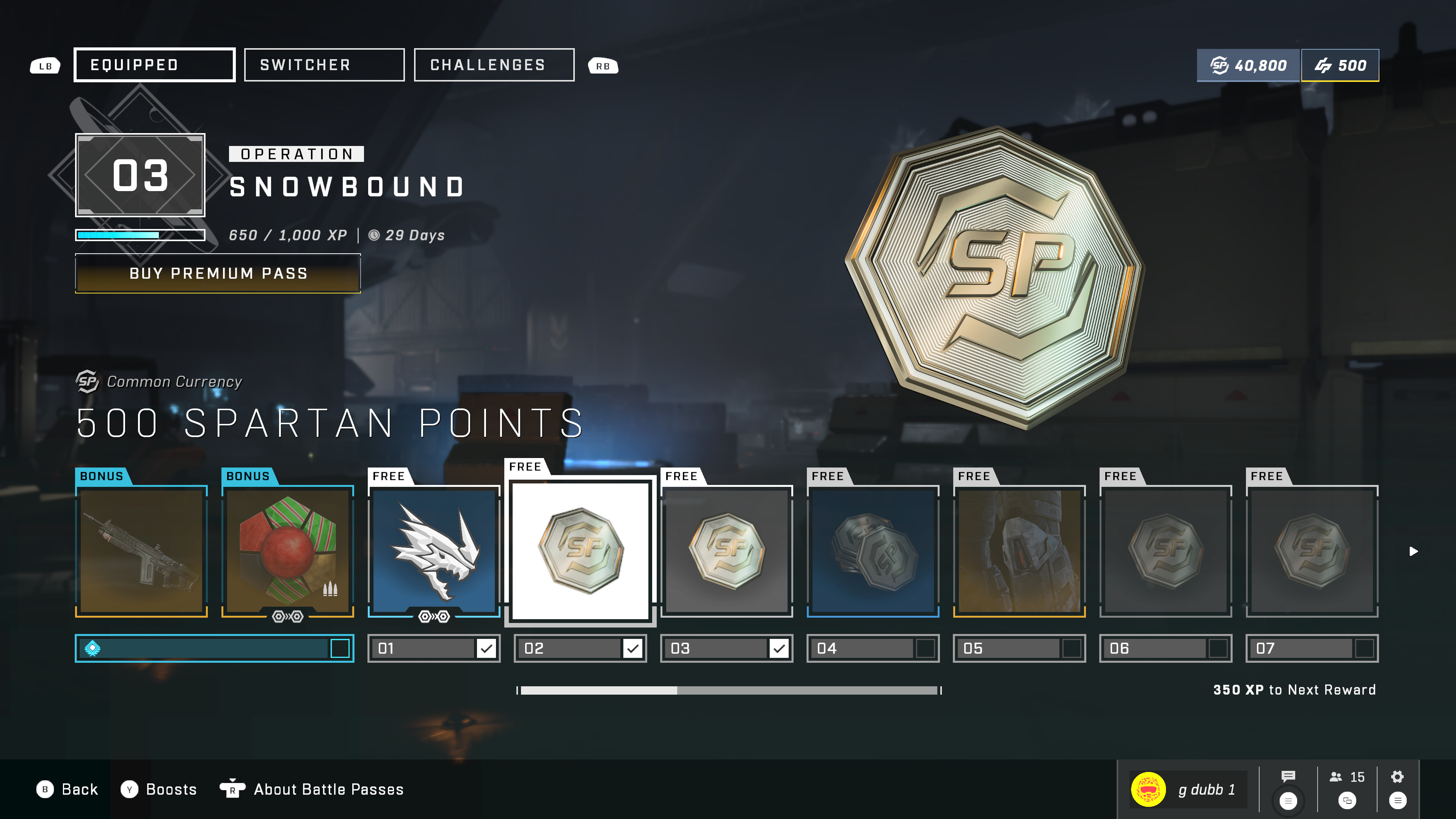The height and width of the screenshot is (819, 1456).
Task: Select the red and green bonus coating tile
Action: 288,551
